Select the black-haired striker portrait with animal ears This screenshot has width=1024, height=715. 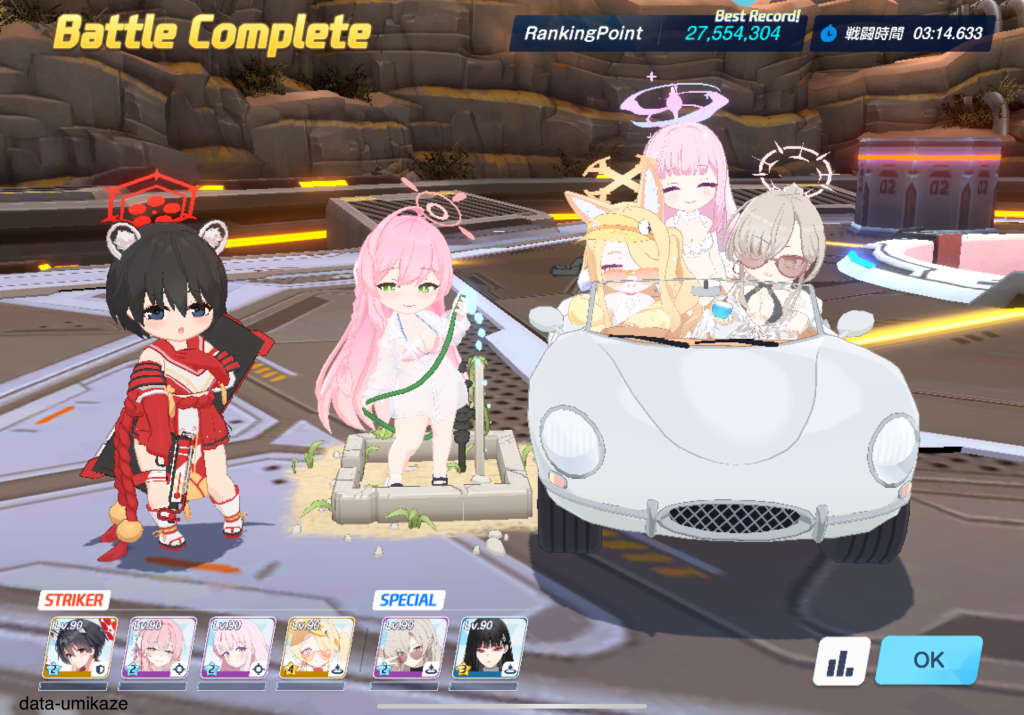[x=82, y=648]
